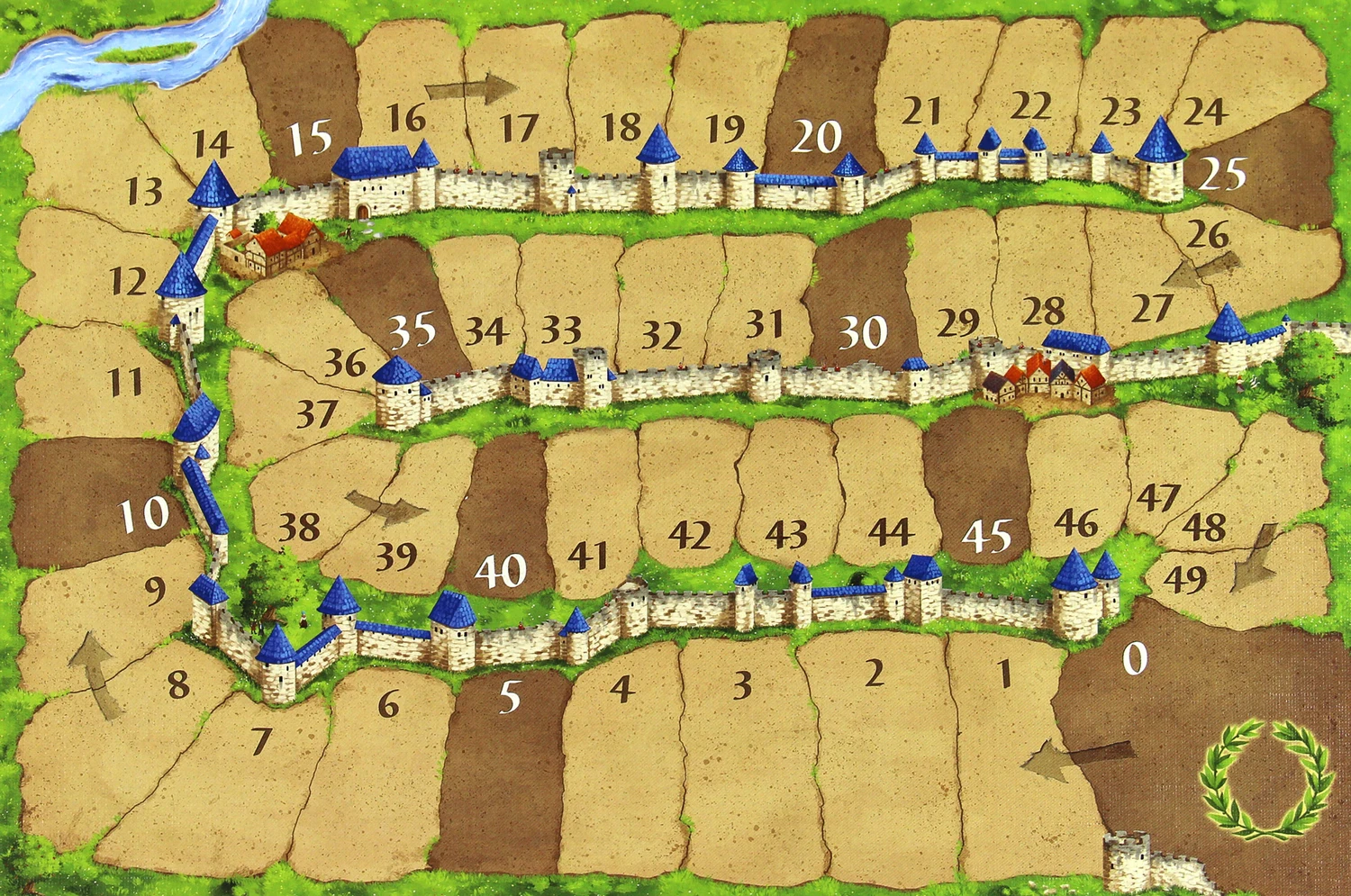This screenshot has width=1351, height=896.
Task: Select score space 38
Action: click(x=298, y=527)
